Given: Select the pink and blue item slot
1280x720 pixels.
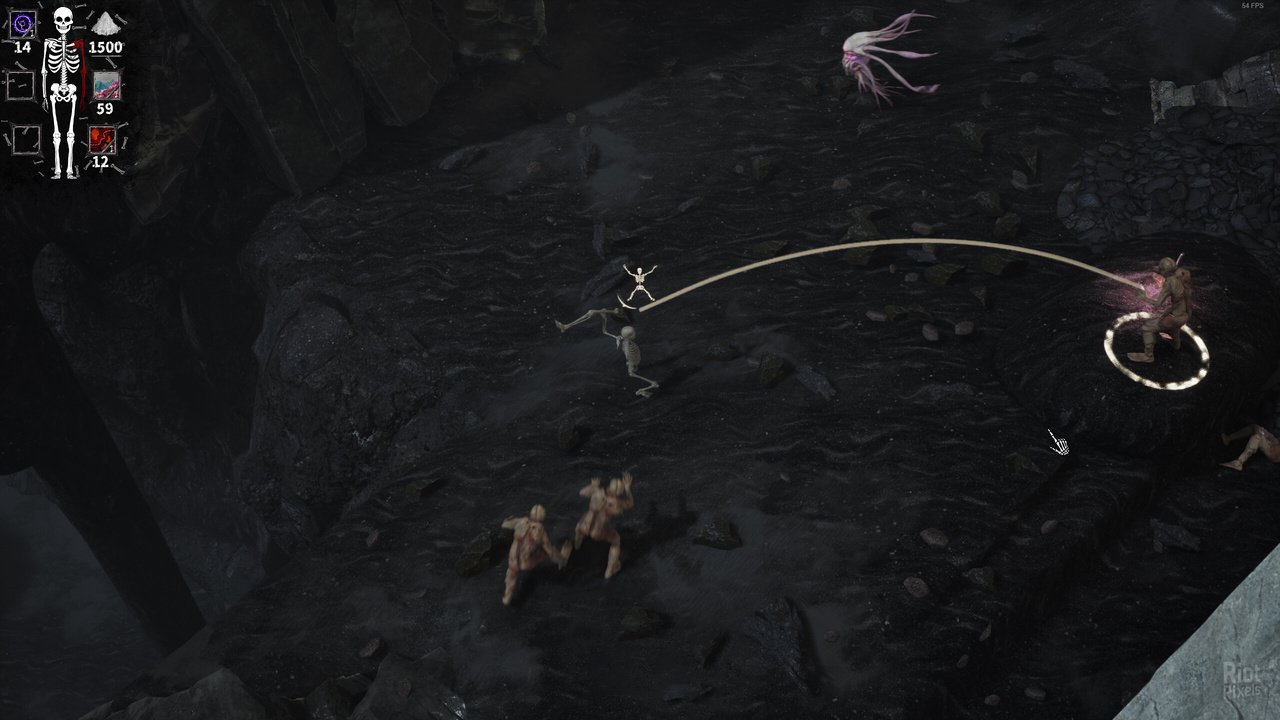Looking at the screenshot, I should point(105,85).
